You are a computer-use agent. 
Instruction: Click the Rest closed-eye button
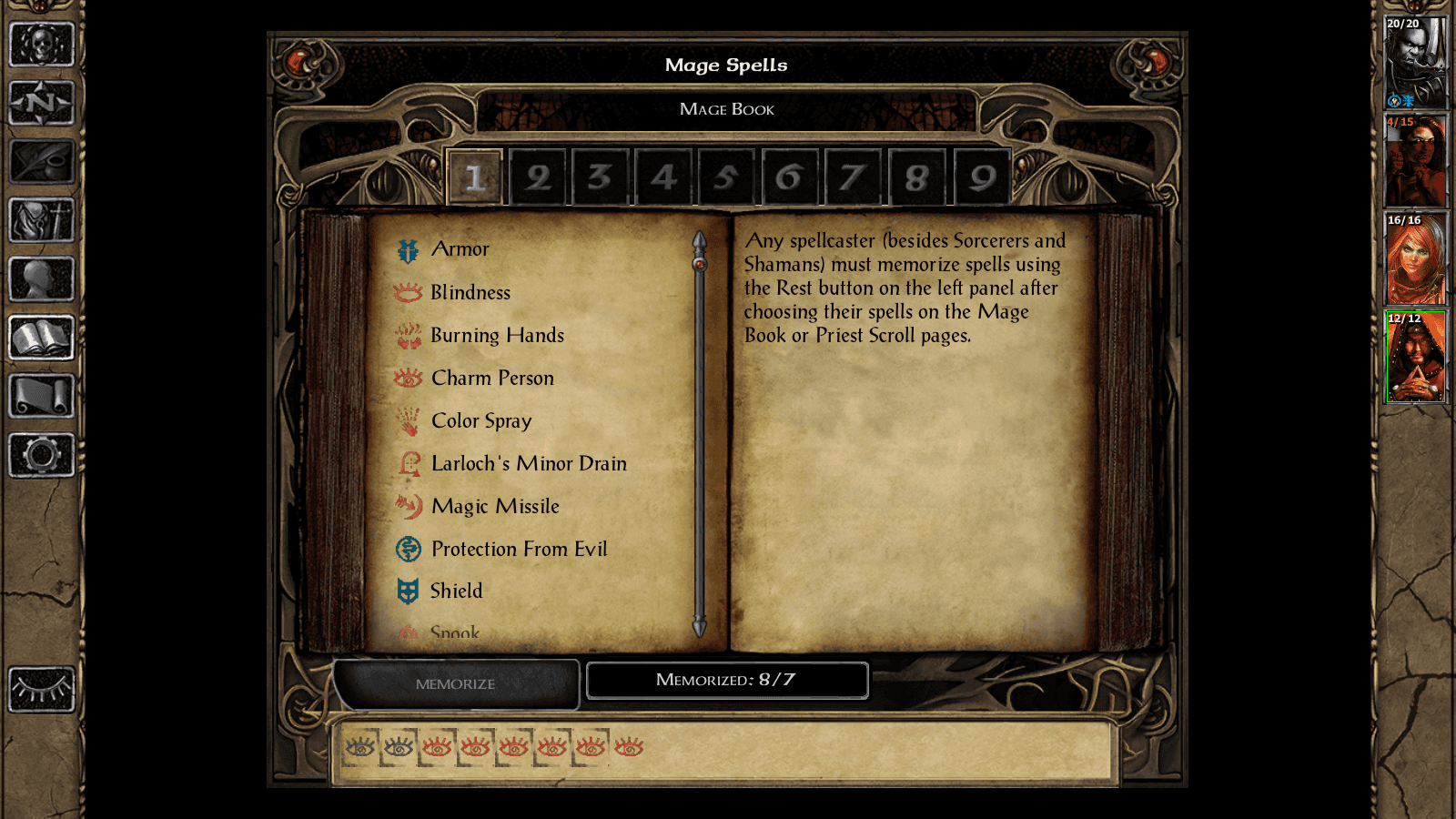coord(41,689)
